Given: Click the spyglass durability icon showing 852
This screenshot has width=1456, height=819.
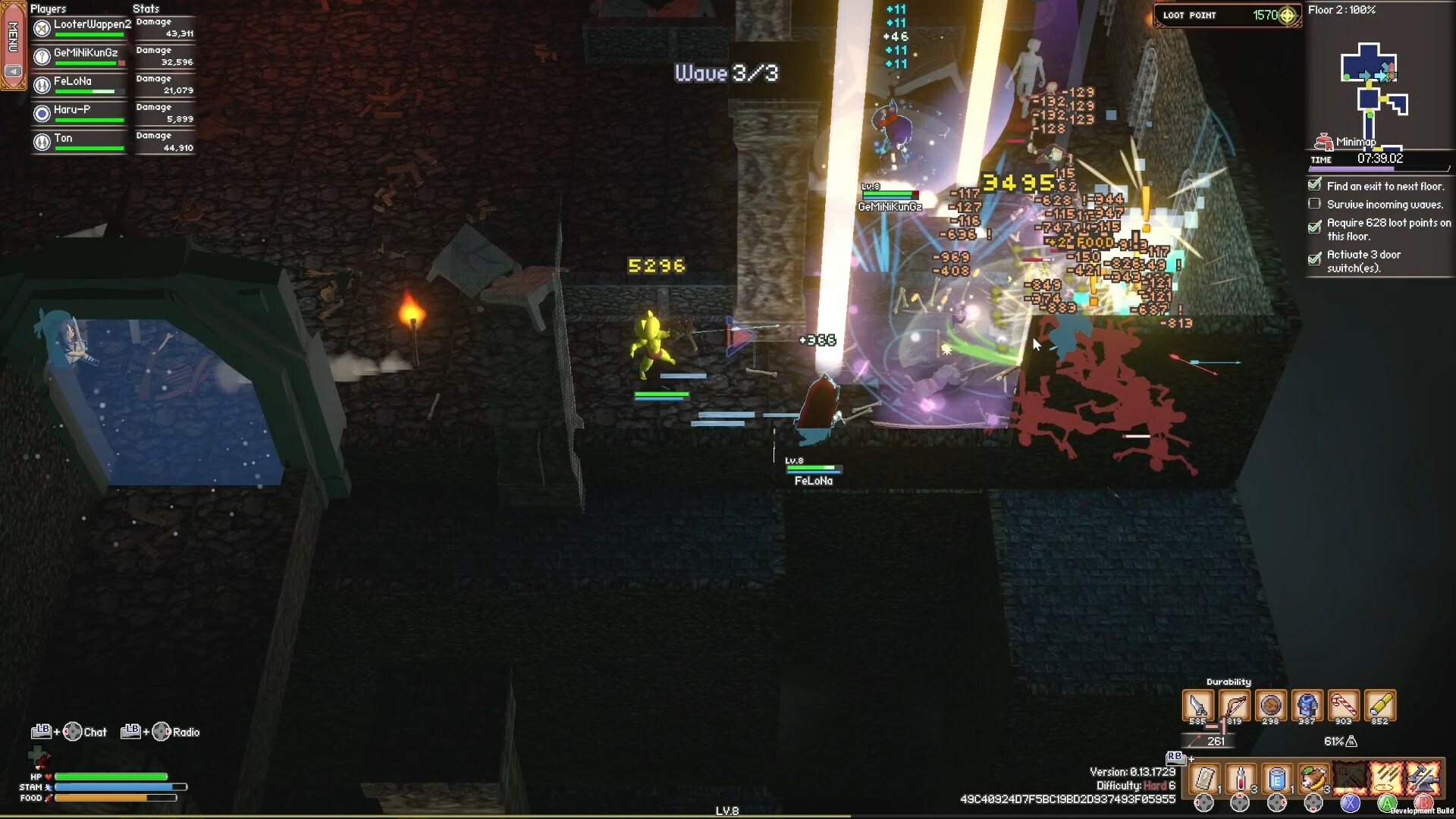Looking at the screenshot, I should (1379, 704).
